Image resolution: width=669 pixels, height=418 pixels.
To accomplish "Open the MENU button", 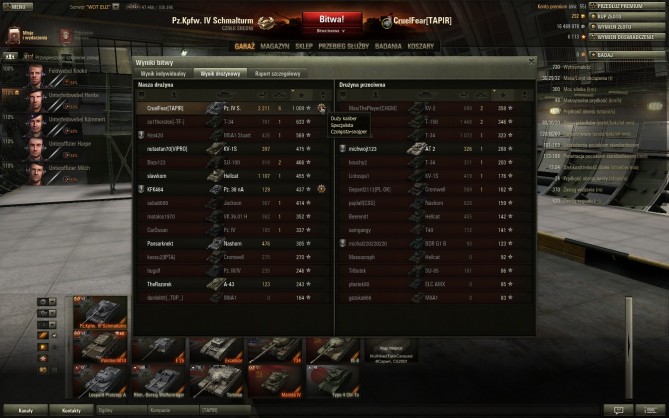I will [x=16, y=6].
